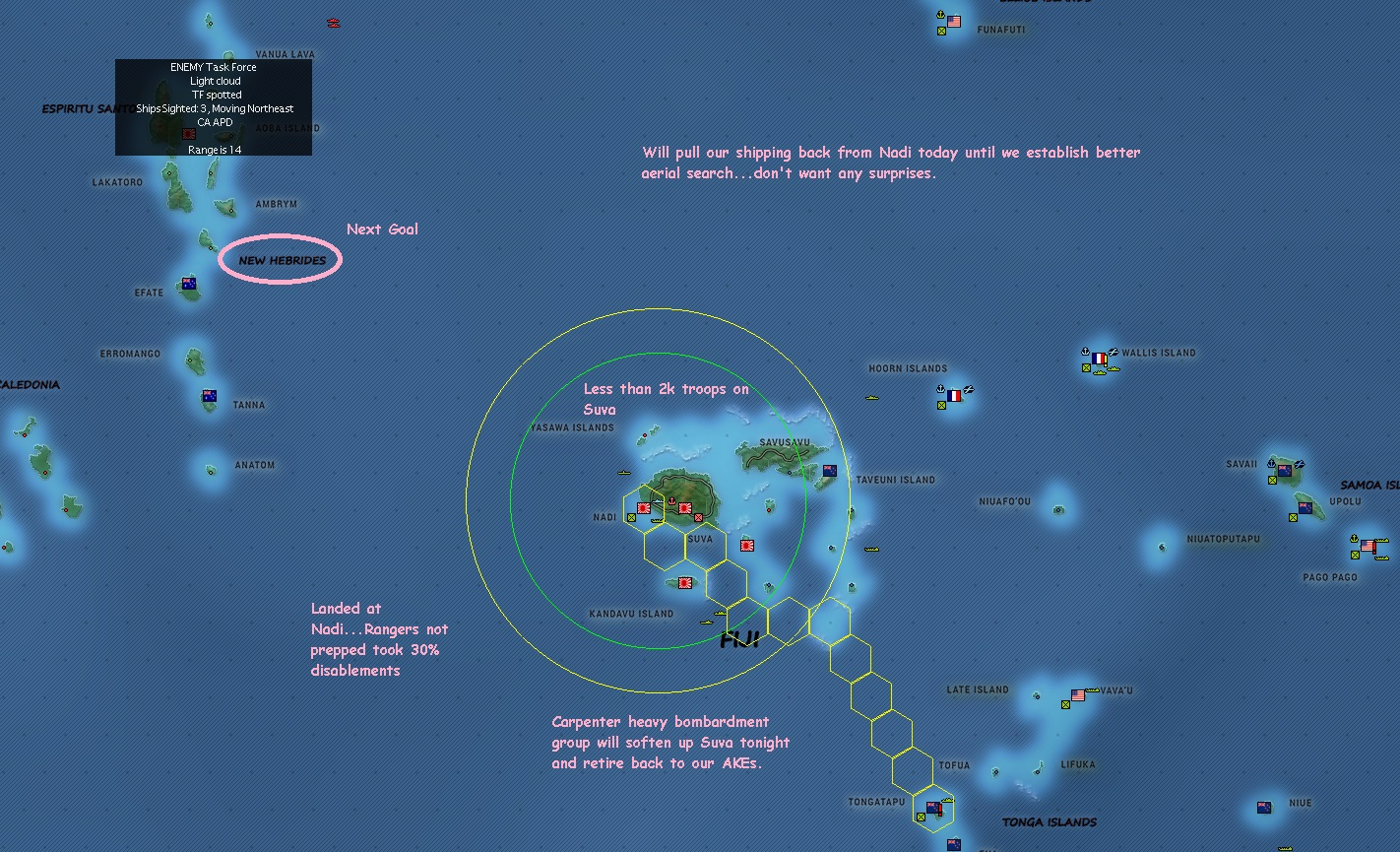Select the lone Japanese flag east of Suva
The height and width of the screenshot is (852, 1400).
point(747,546)
